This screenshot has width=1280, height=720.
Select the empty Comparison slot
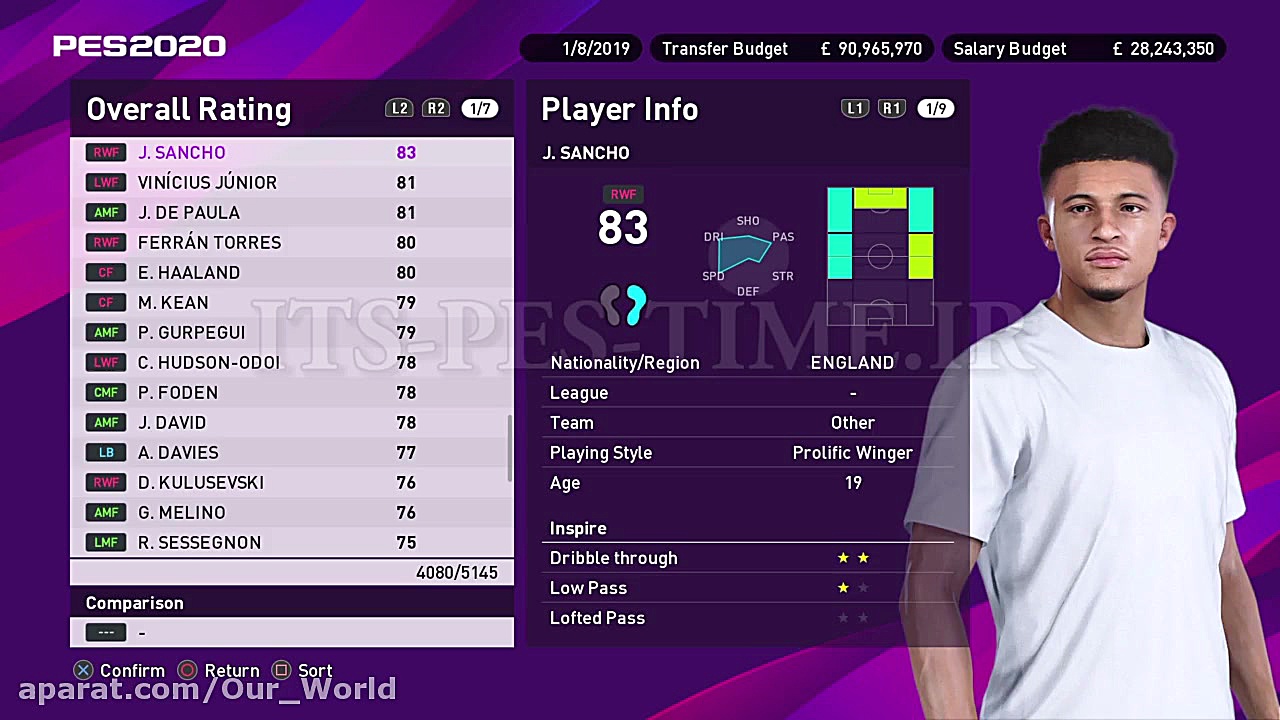[290, 632]
